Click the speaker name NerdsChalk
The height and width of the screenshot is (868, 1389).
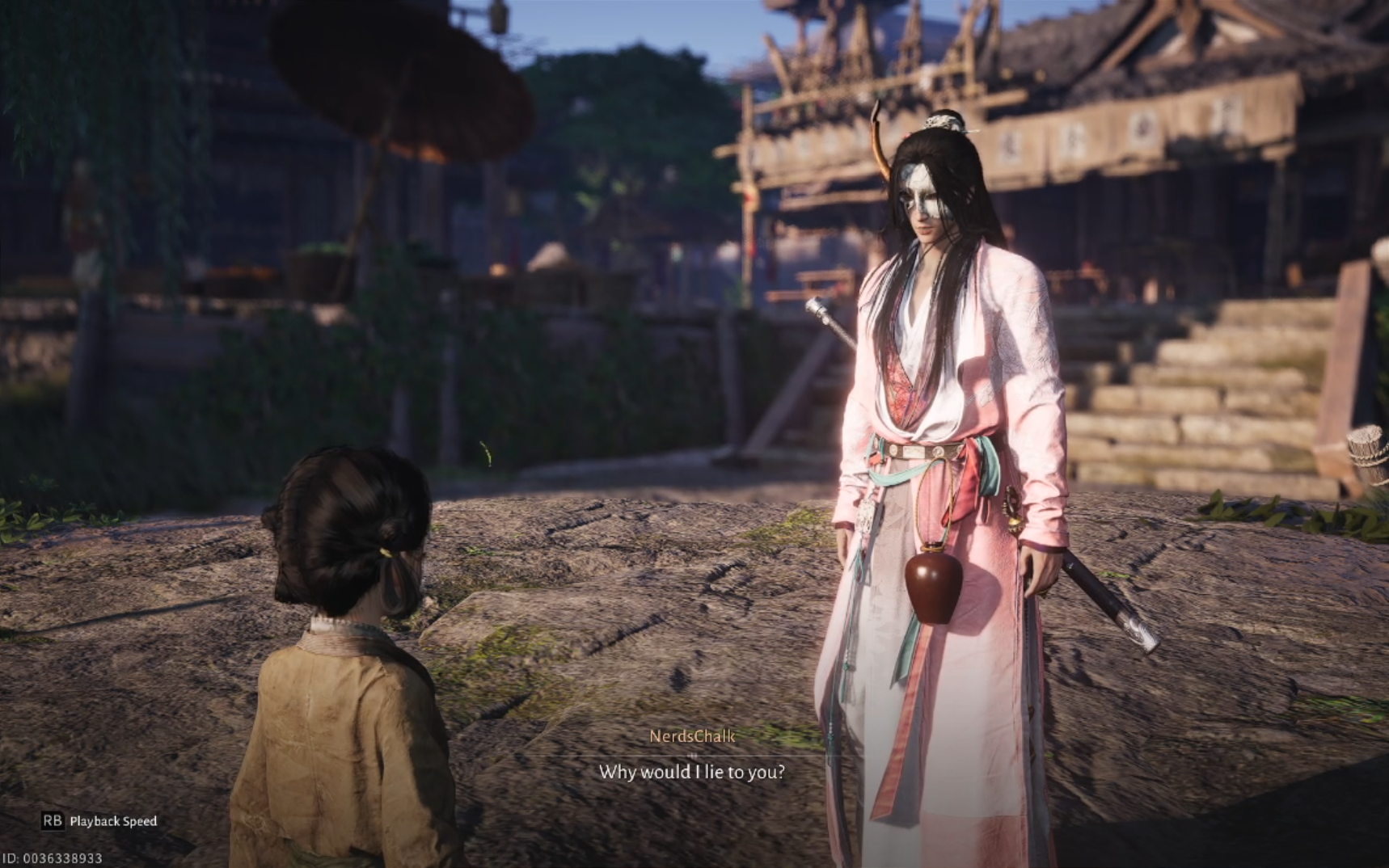[x=691, y=736]
